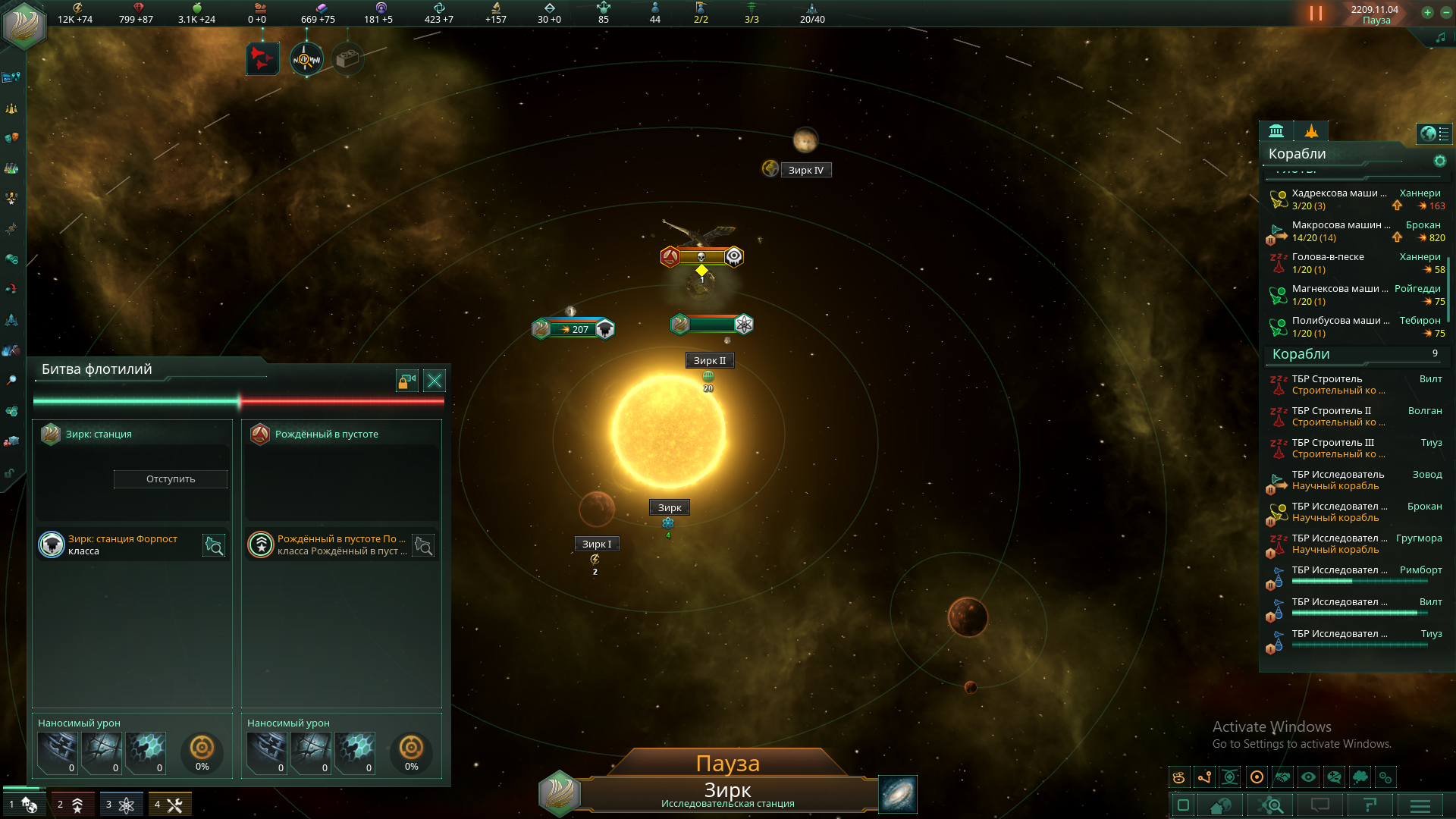This screenshot has height=819, width=1456.
Task: Select control group 4 with tools icon
Action: click(169, 805)
